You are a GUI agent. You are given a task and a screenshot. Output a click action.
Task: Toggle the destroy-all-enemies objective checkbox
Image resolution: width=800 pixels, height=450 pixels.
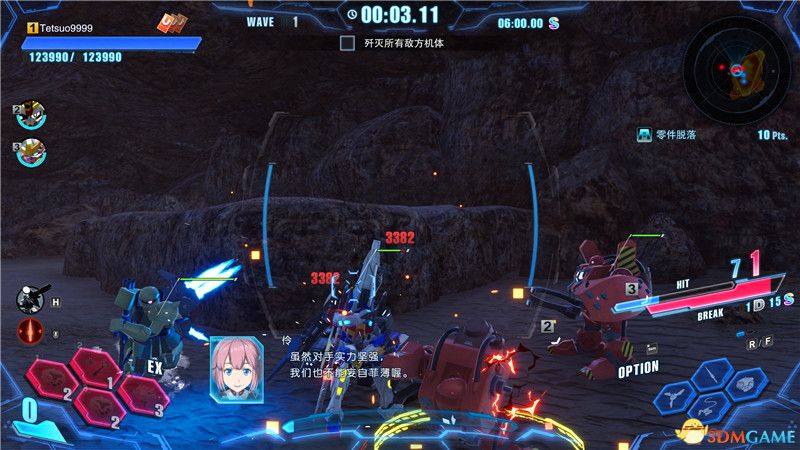347,44
